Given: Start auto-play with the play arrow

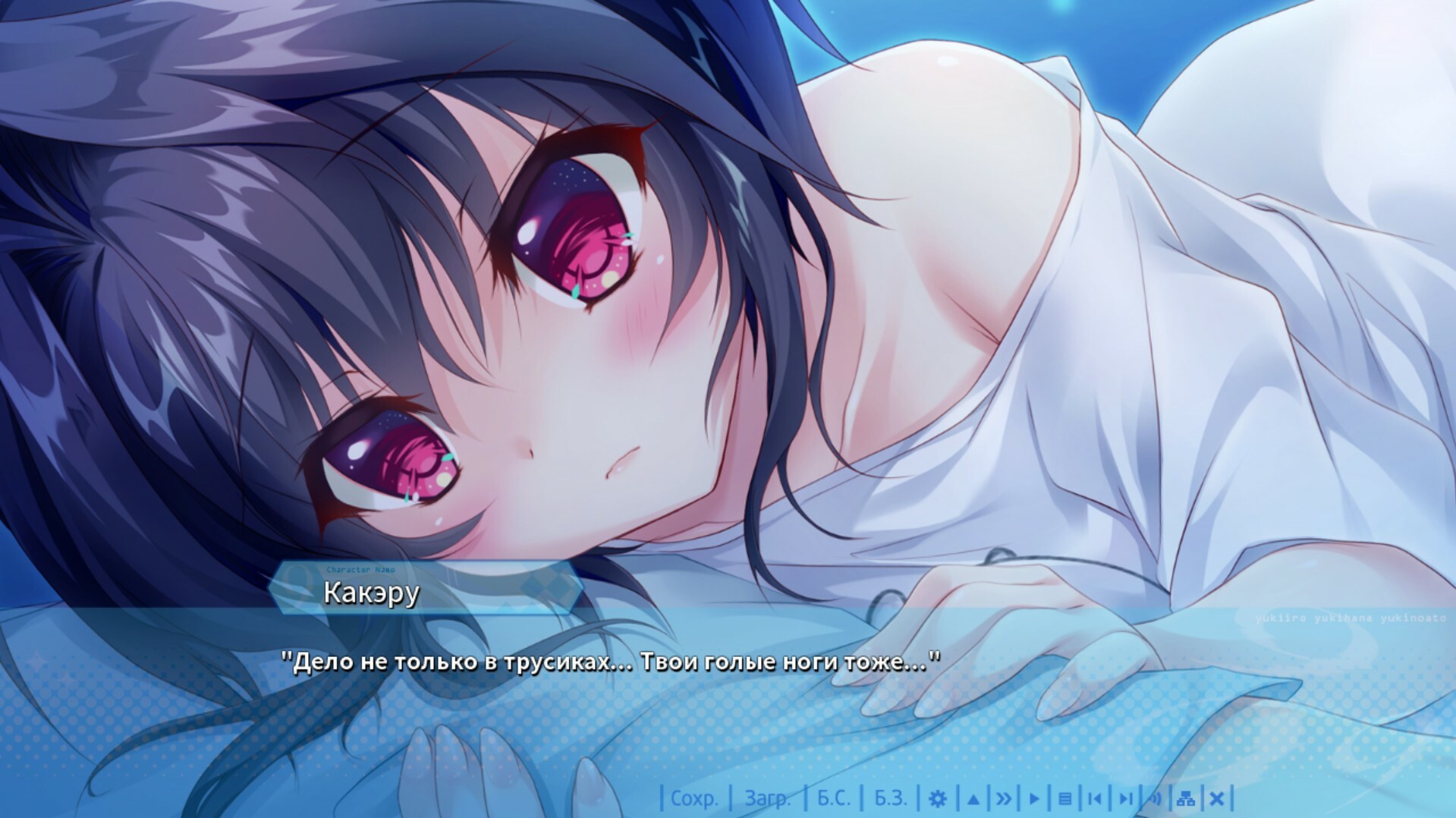Looking at the screenshot, I should [x=1034, y=798].
